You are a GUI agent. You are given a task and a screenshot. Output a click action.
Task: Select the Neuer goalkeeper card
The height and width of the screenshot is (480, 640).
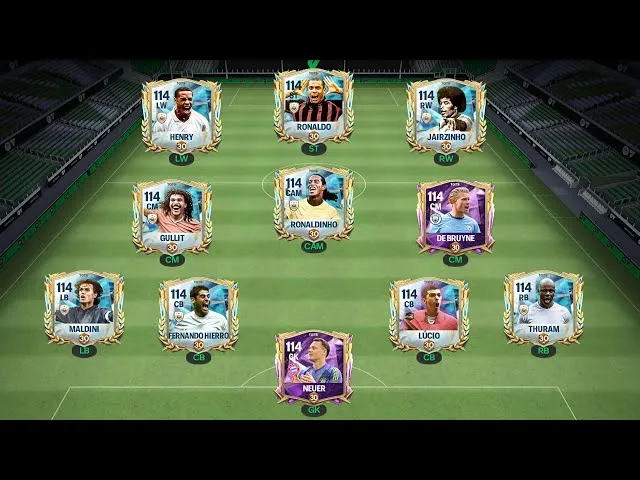tap(314, 366)
